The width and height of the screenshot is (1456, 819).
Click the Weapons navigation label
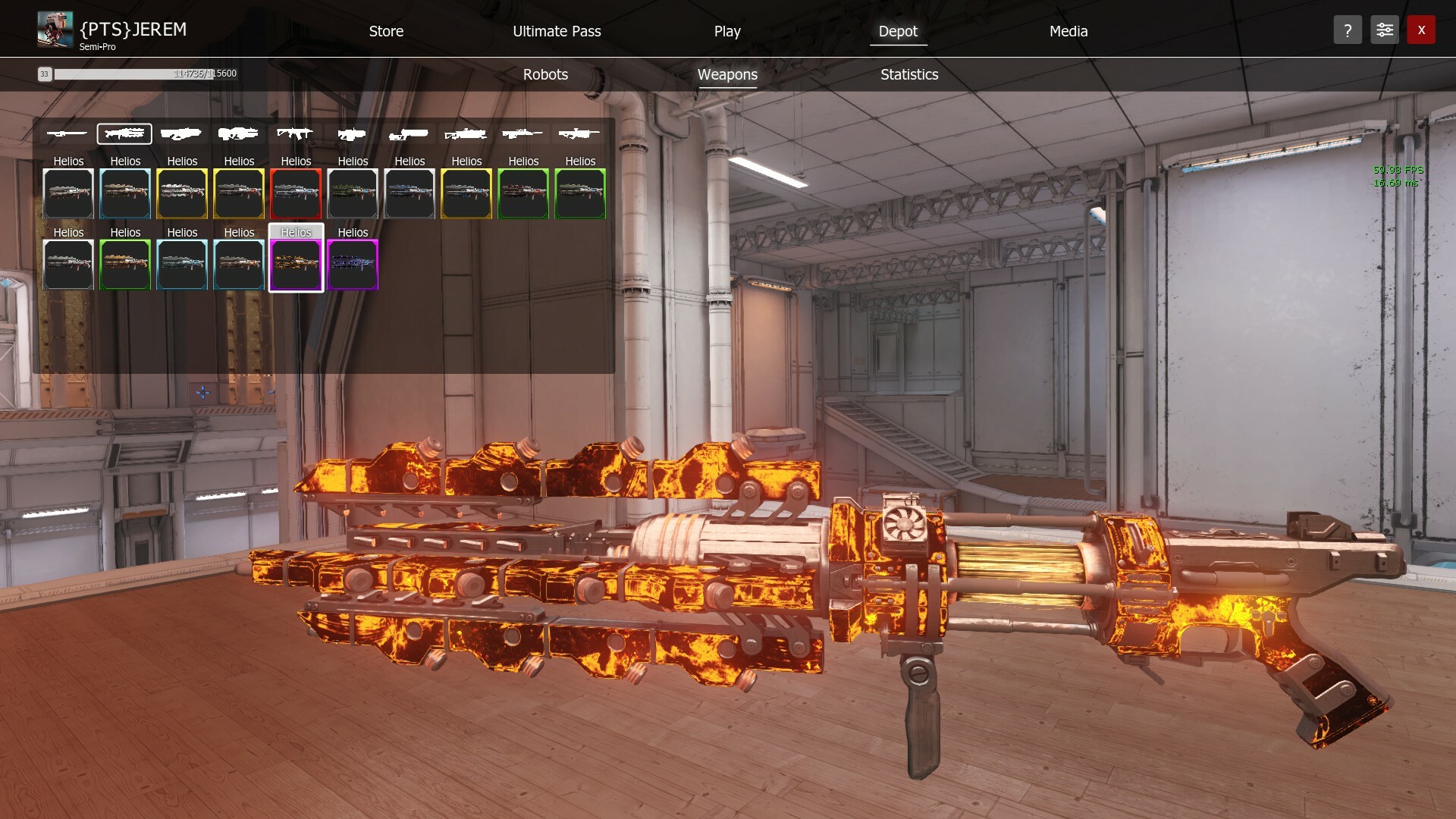coord(727,74)
